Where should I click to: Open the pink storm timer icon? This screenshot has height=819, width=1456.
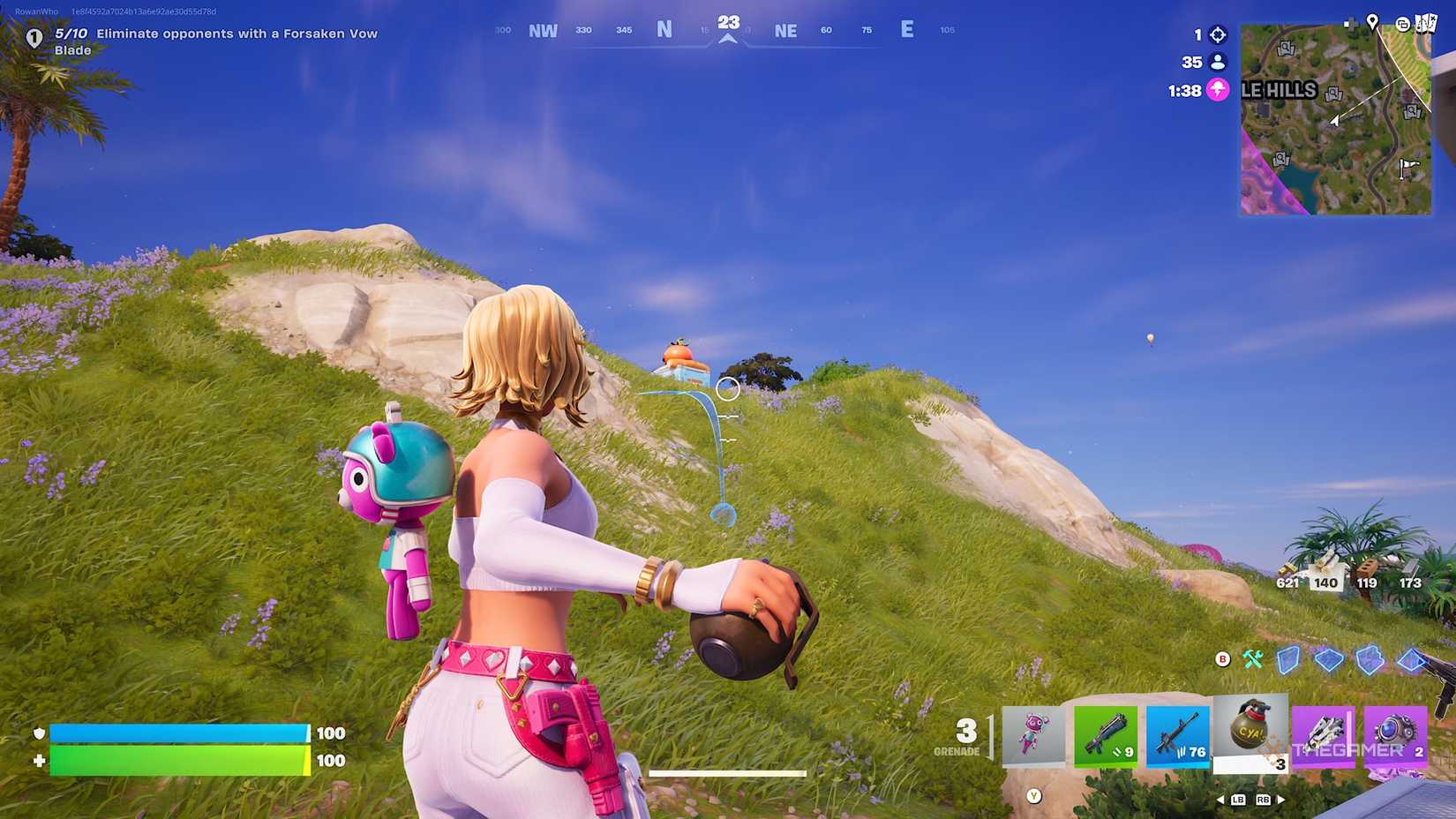(1218, 89)
